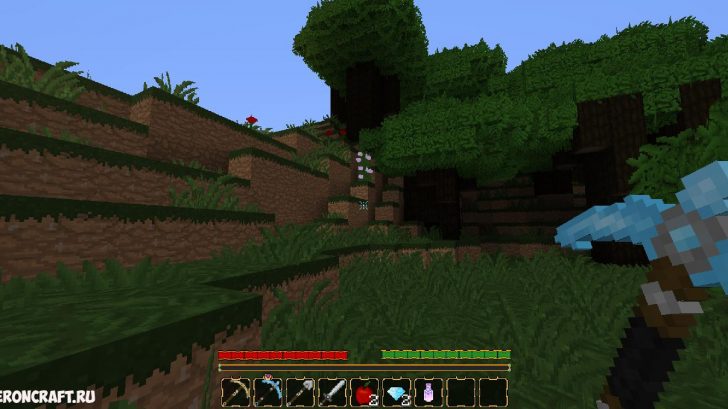This screenshot has height=409, width=728.
Task: Select the shovel hotbar slot
Action: [x=300, y=392]
